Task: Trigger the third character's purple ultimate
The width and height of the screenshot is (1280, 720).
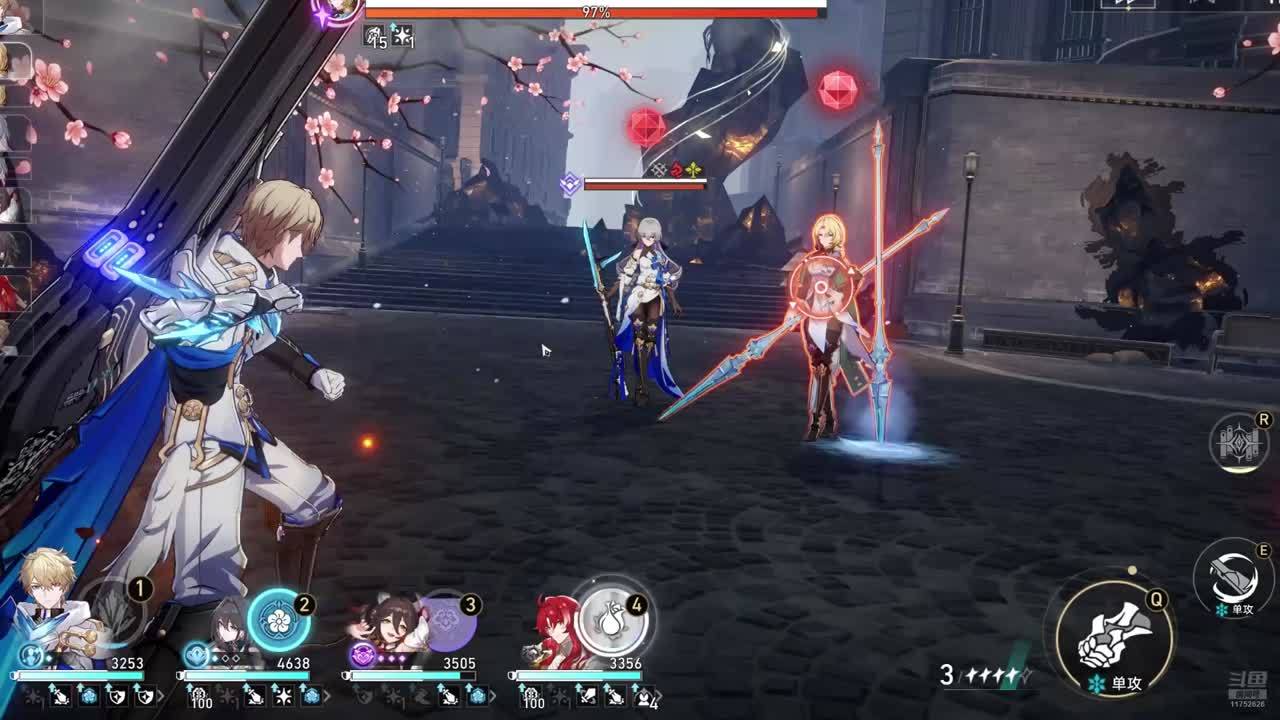Action: pos(445,620)
